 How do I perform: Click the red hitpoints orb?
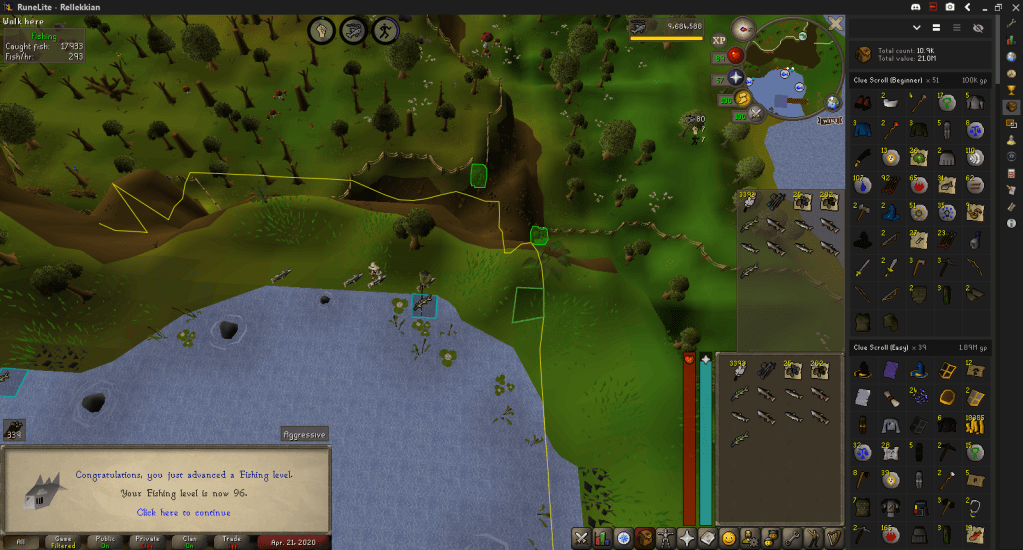tap(736, 56)
